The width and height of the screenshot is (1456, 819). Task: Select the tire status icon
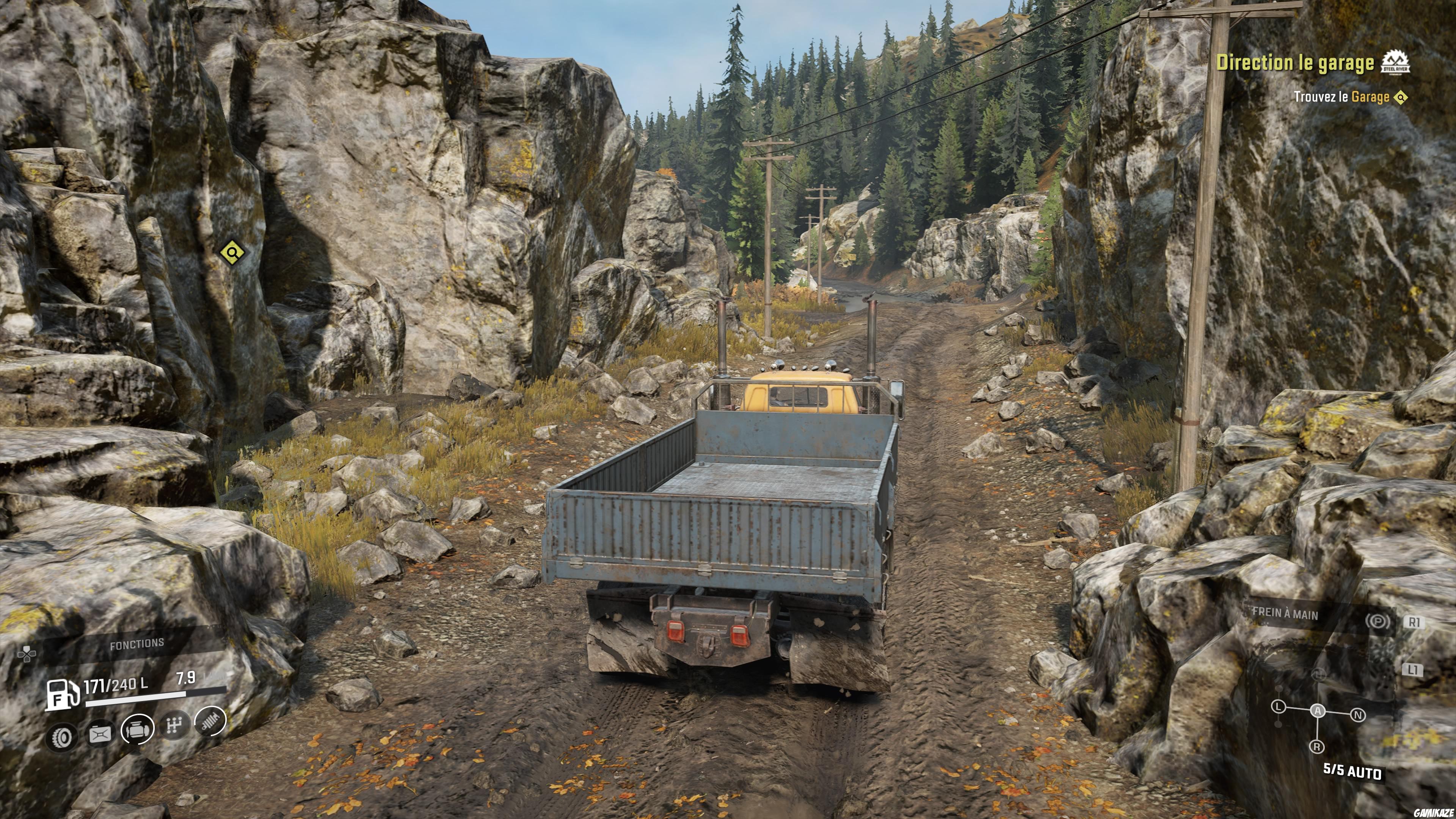(61, 737)
